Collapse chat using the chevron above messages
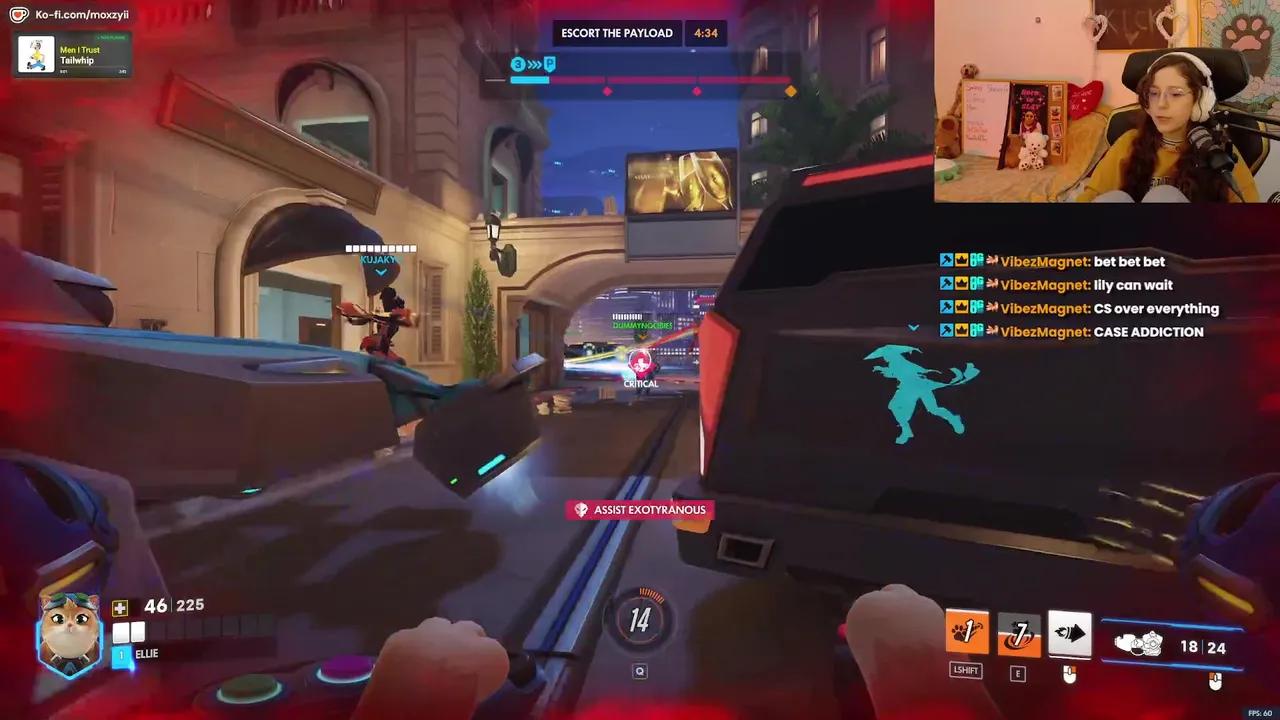Viewport: 1280px width, 720px height. [x=912, y=326]
